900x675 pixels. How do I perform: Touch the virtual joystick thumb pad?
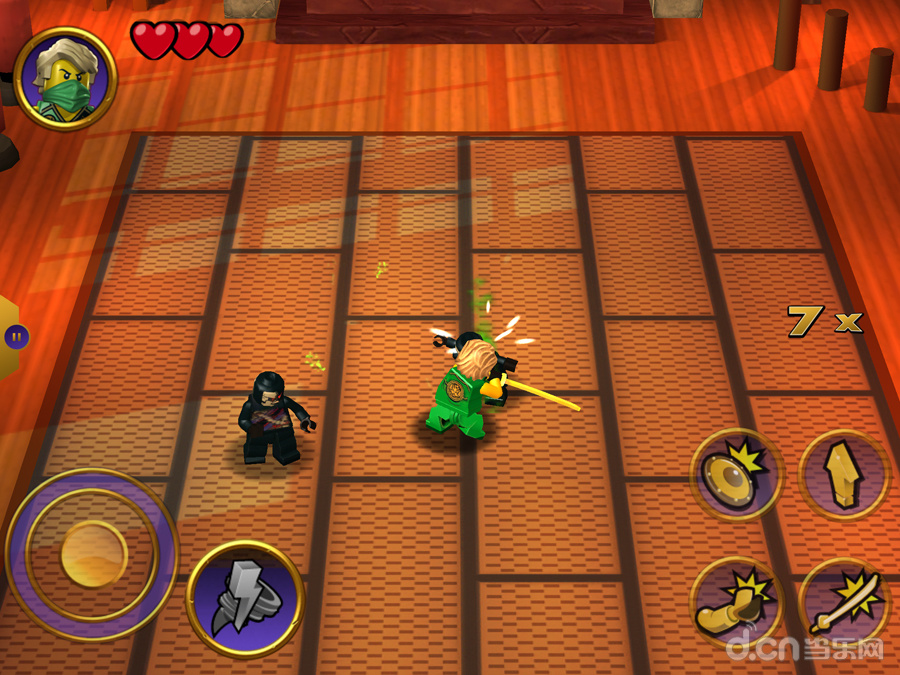click(93, 553)
